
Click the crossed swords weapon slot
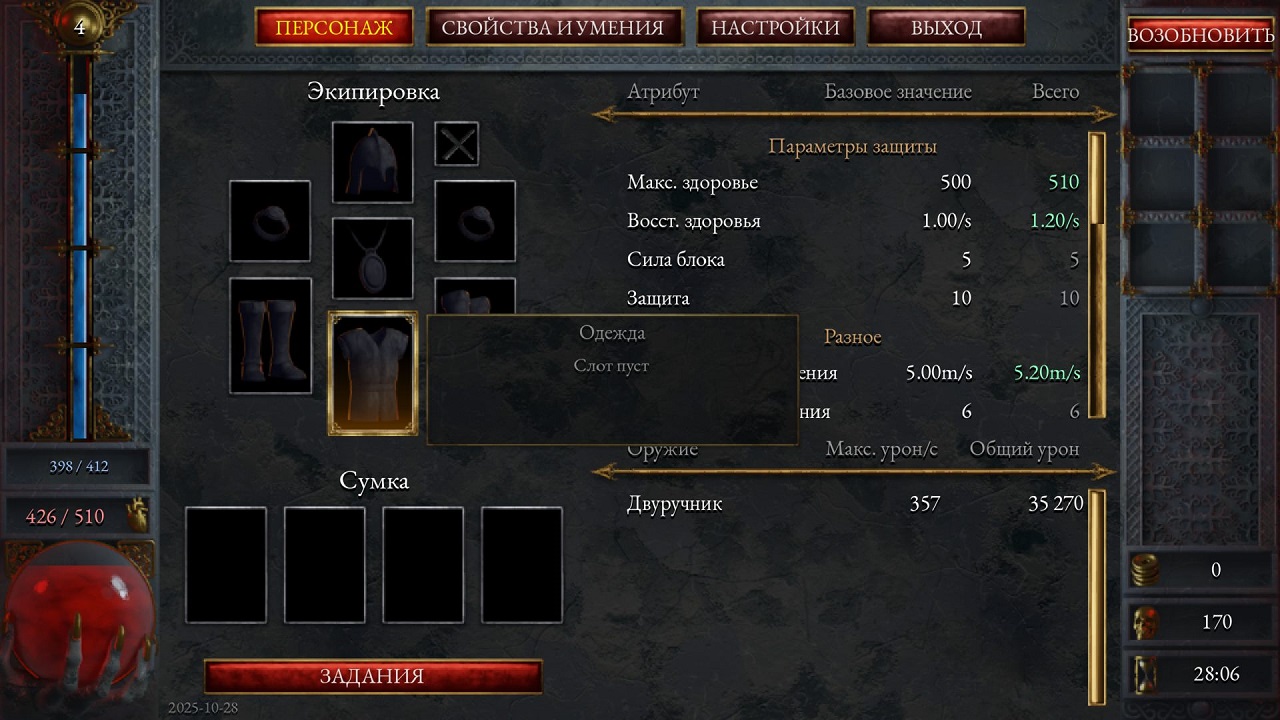[456, 144]
